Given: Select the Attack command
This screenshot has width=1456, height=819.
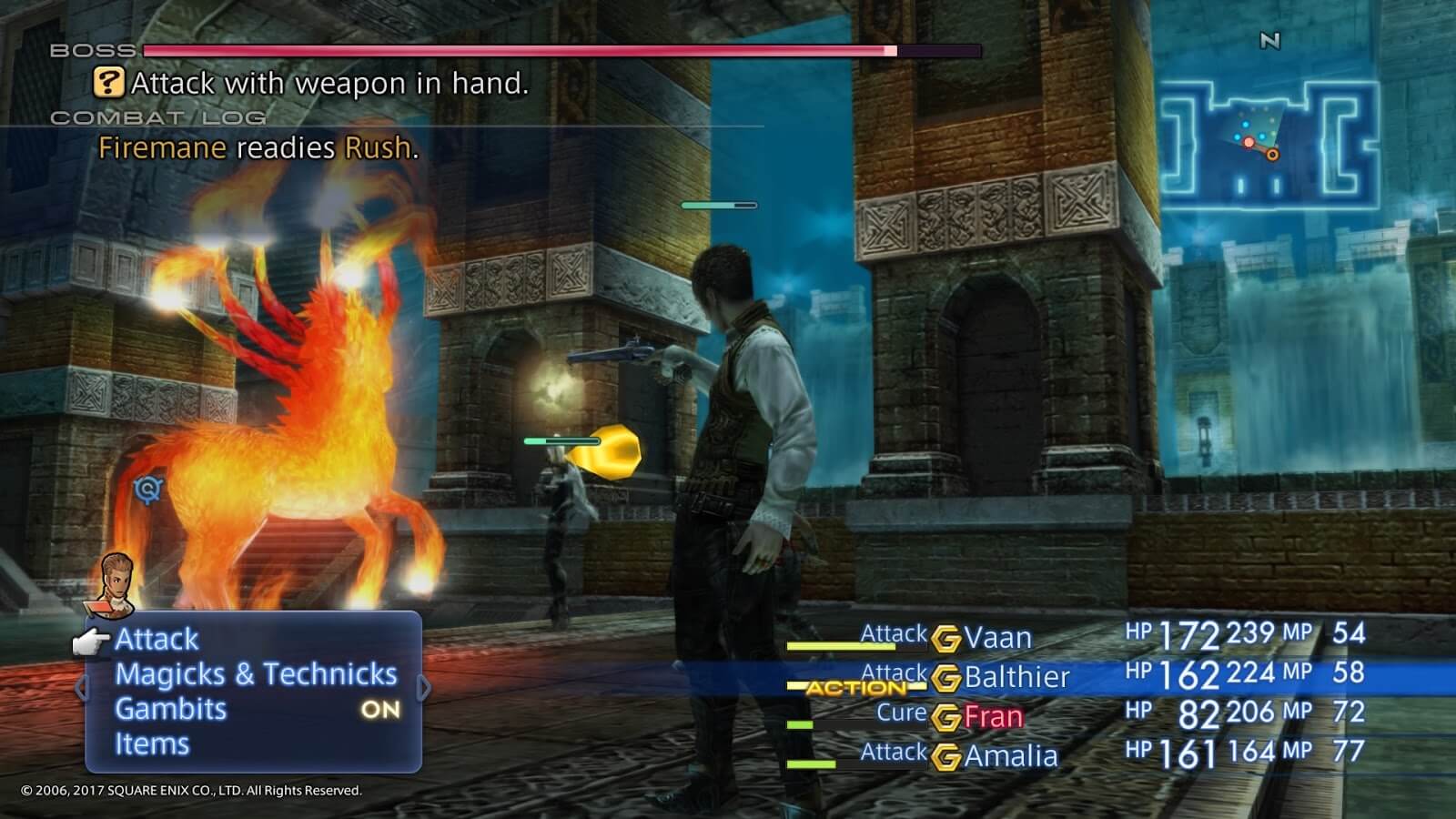Looking at the screenshot, I should point(157,640).
